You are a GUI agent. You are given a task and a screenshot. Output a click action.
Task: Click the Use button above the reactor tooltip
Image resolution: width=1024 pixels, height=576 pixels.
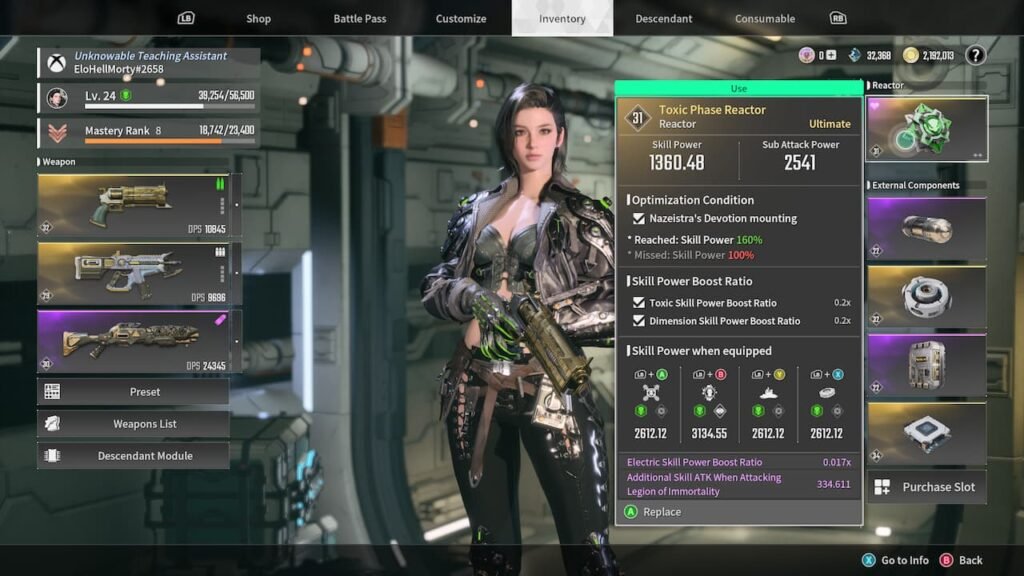click(x=738, y=88)
